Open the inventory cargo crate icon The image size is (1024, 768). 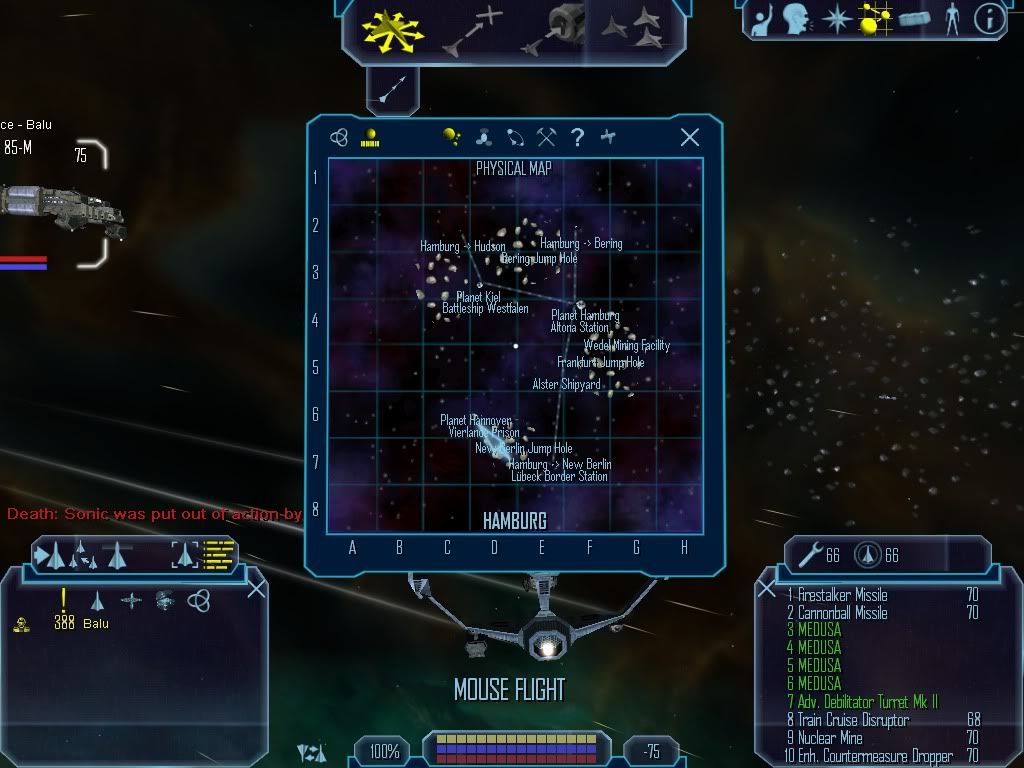[915, 19]
